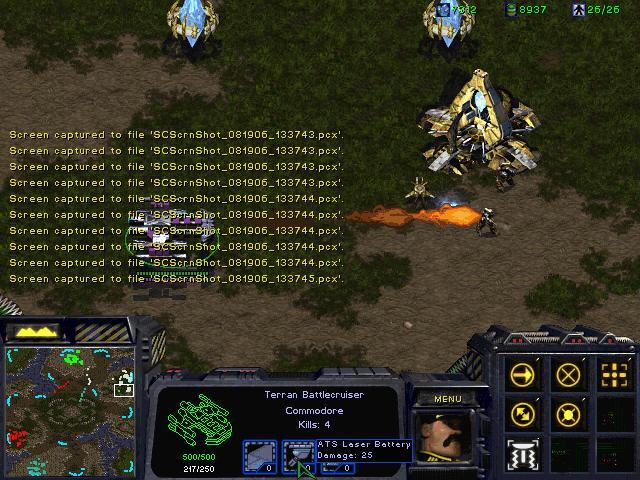Select the Attack command crosshair icon
Viewport: 640px width, 480px height.
point(612,375)
